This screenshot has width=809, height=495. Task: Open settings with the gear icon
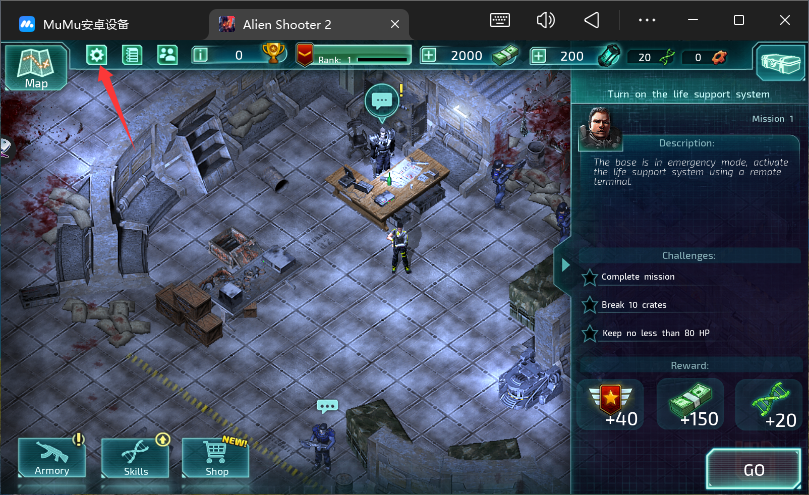pyautogui.click(x=96, y=55)
